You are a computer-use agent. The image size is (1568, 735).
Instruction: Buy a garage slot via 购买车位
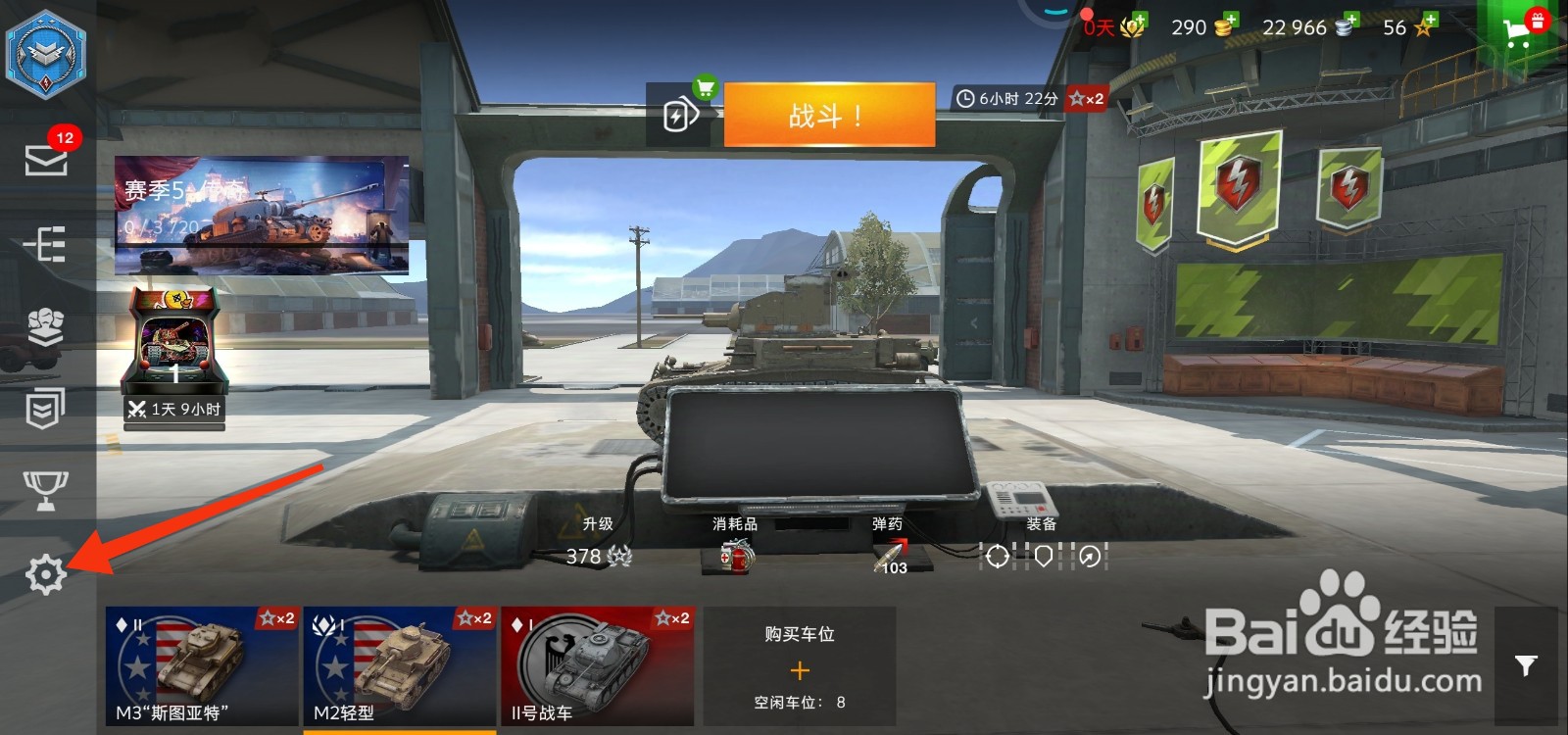(x=800, y=671)
